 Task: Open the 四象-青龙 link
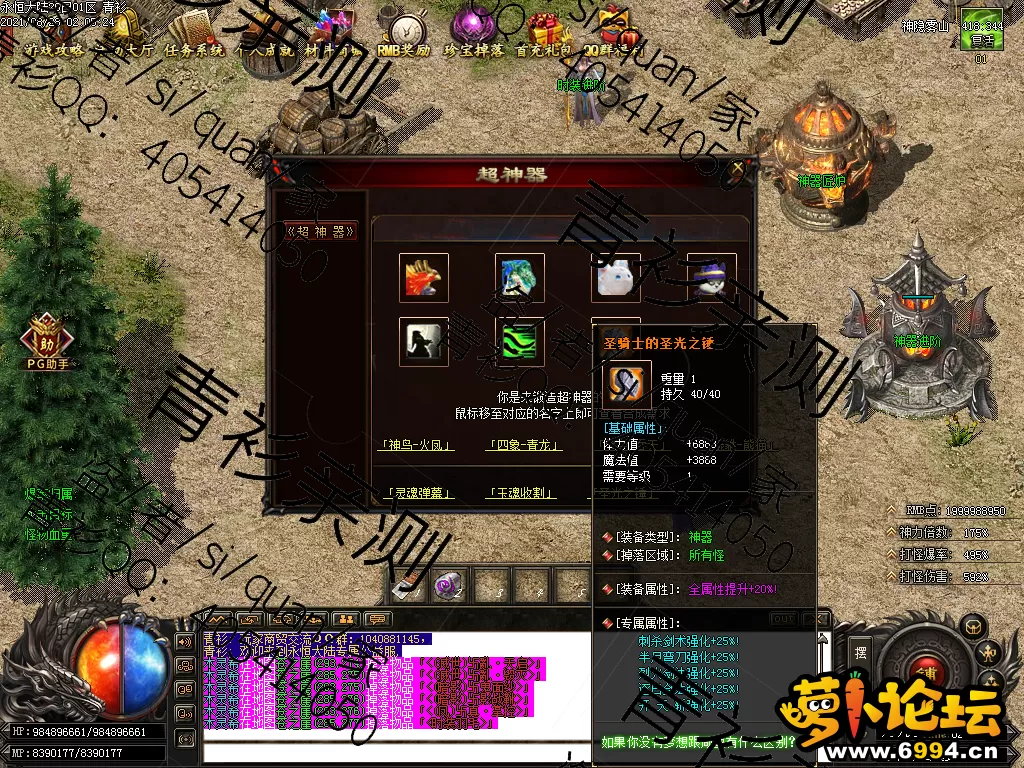[523, 445]
